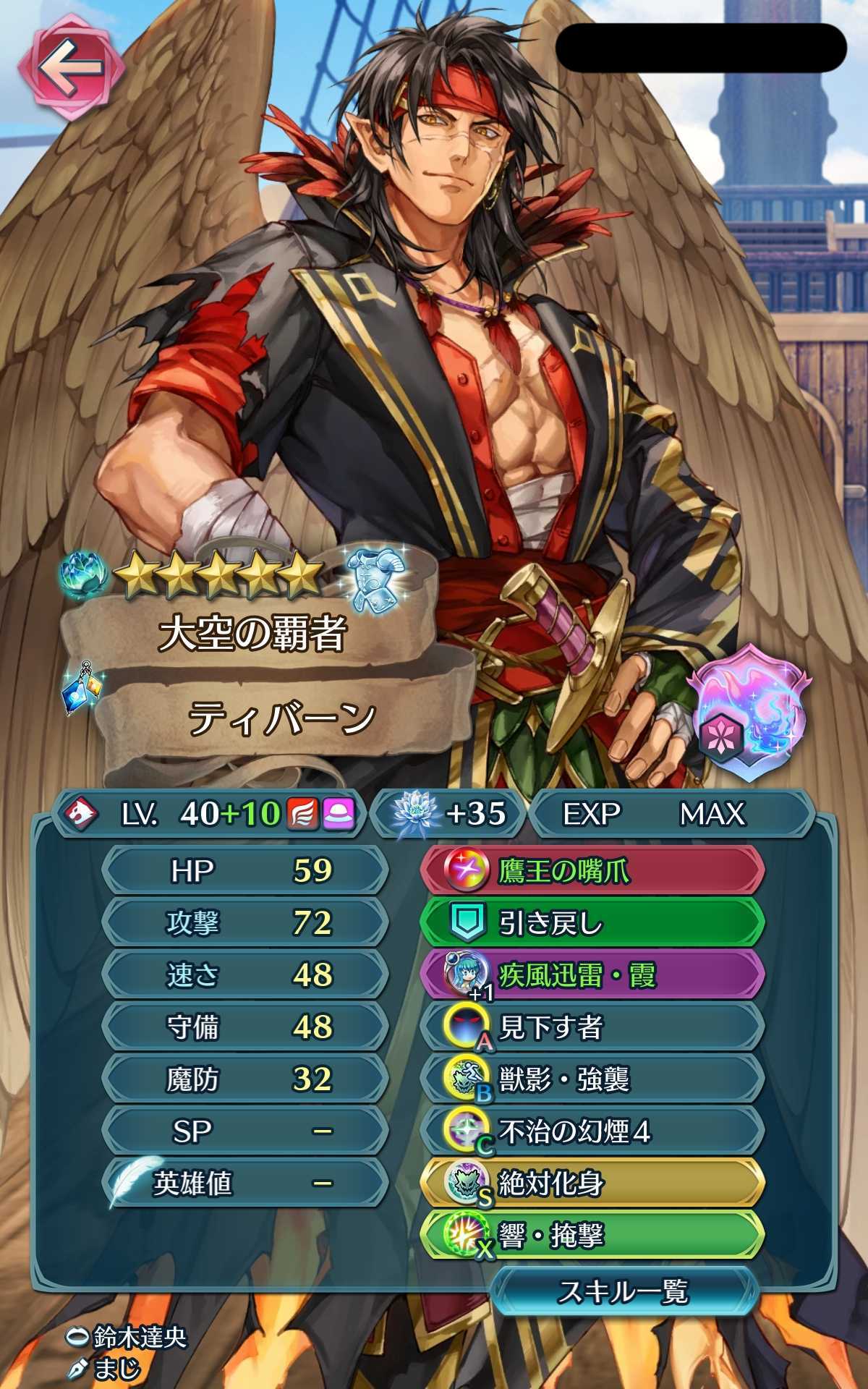Tap the 速さ speed stat
The height and width of the screenshot is (1389, 868).
244,974
